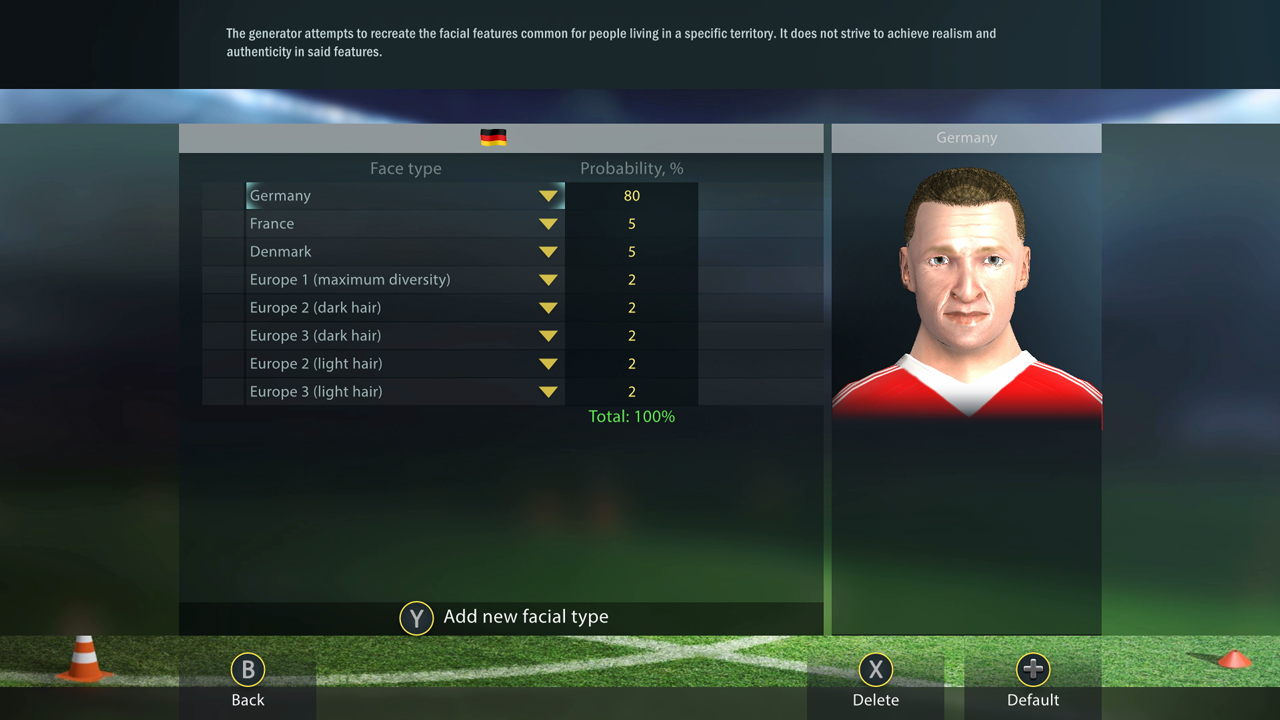This screenshot has width=1280, height=720.
Task: Open the Europe 2 (dark hair) dropdown
Action: tap(548, 307)
